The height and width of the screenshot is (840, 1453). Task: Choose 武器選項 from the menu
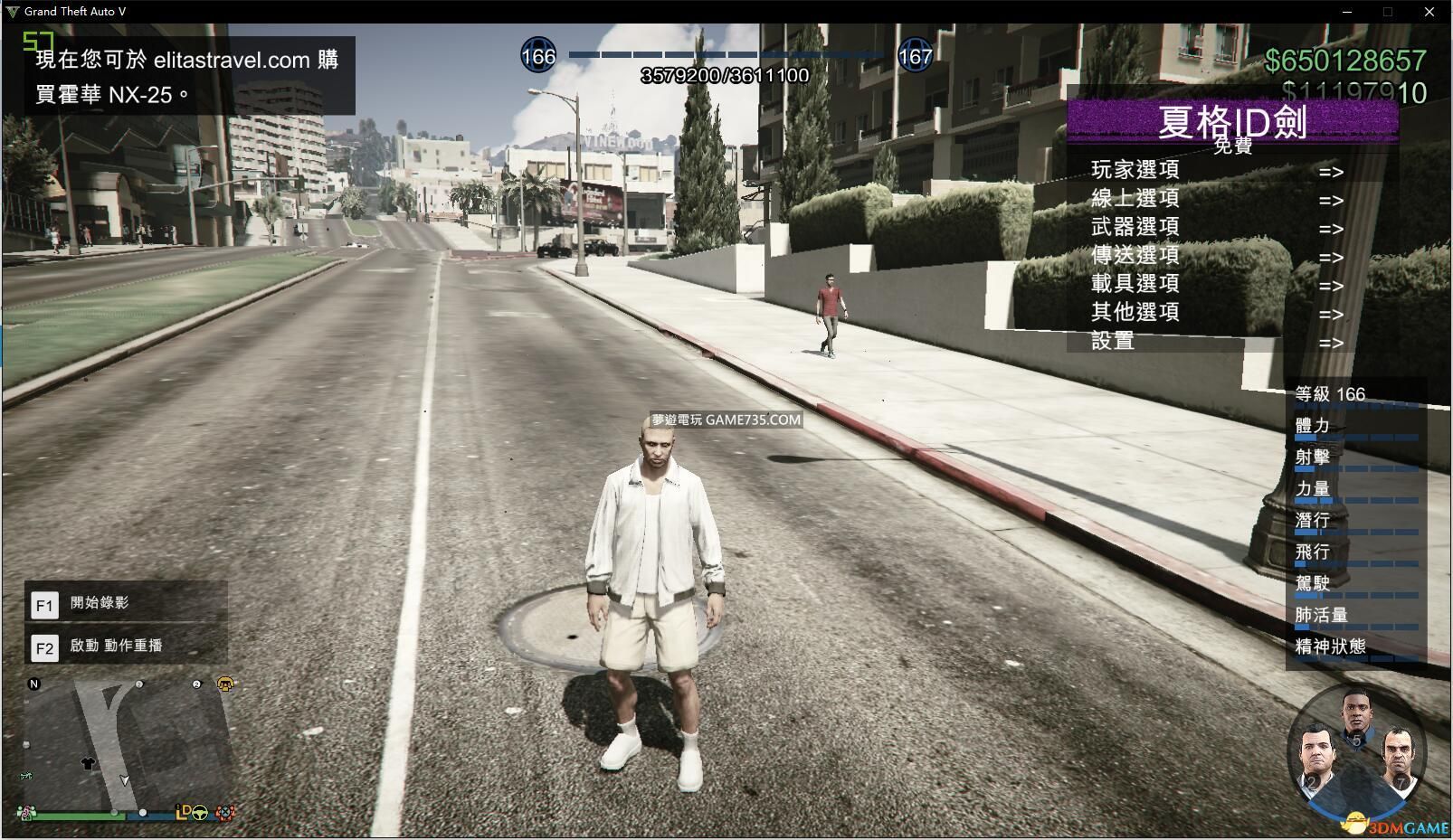click(1135, 227)
